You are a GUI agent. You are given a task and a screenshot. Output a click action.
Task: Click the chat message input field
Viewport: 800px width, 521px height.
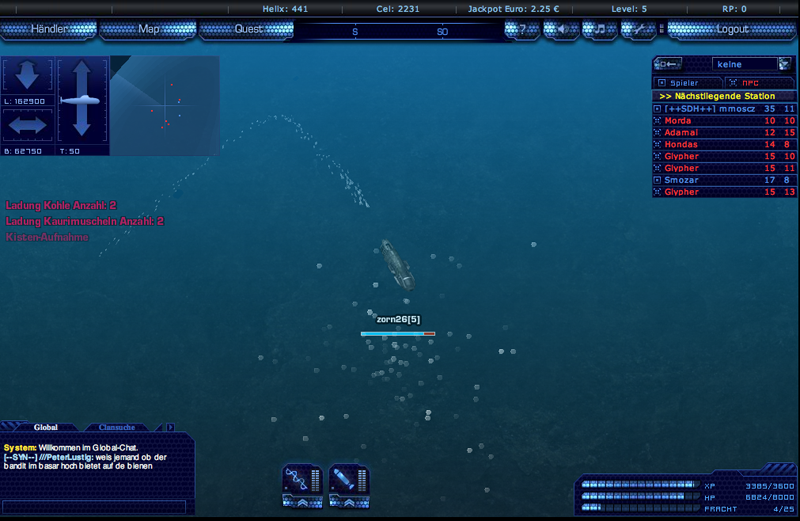click(x=95, y=506)
